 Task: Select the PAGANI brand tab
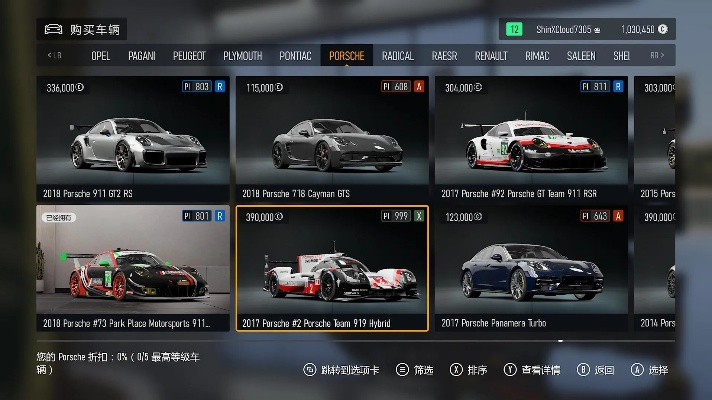click(x=142, y=56)
